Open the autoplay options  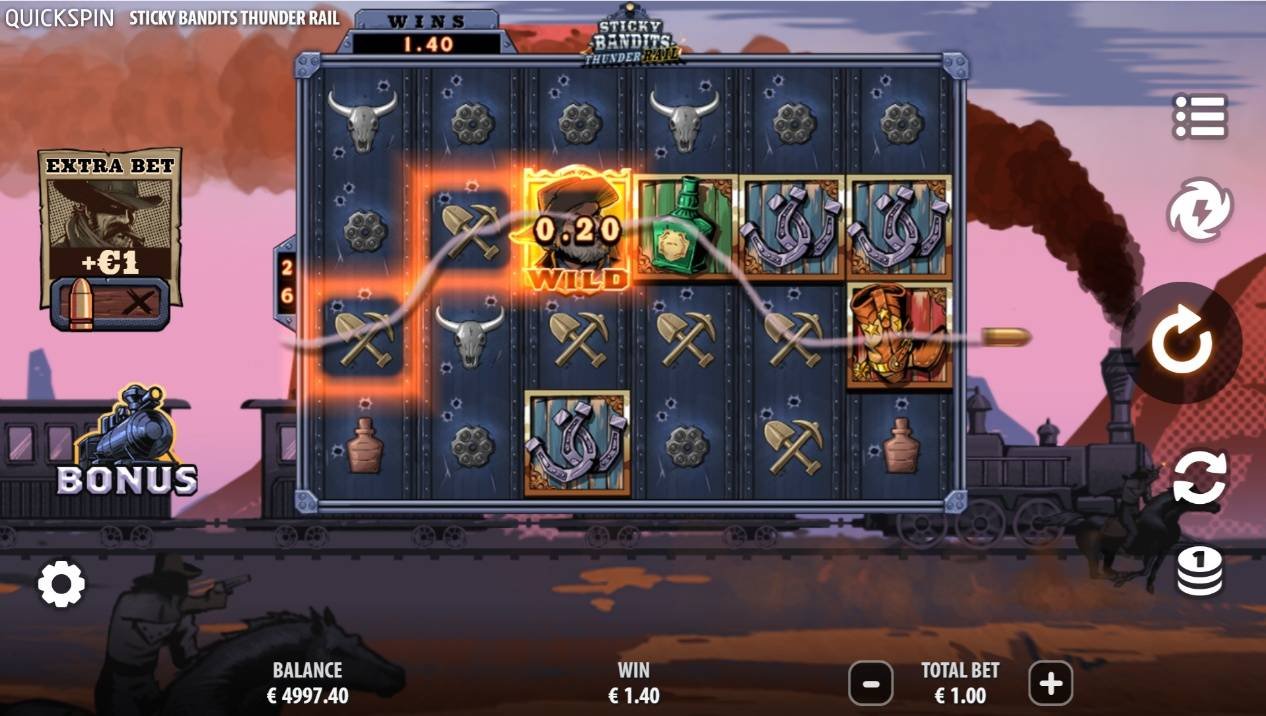click(1199, 477)
